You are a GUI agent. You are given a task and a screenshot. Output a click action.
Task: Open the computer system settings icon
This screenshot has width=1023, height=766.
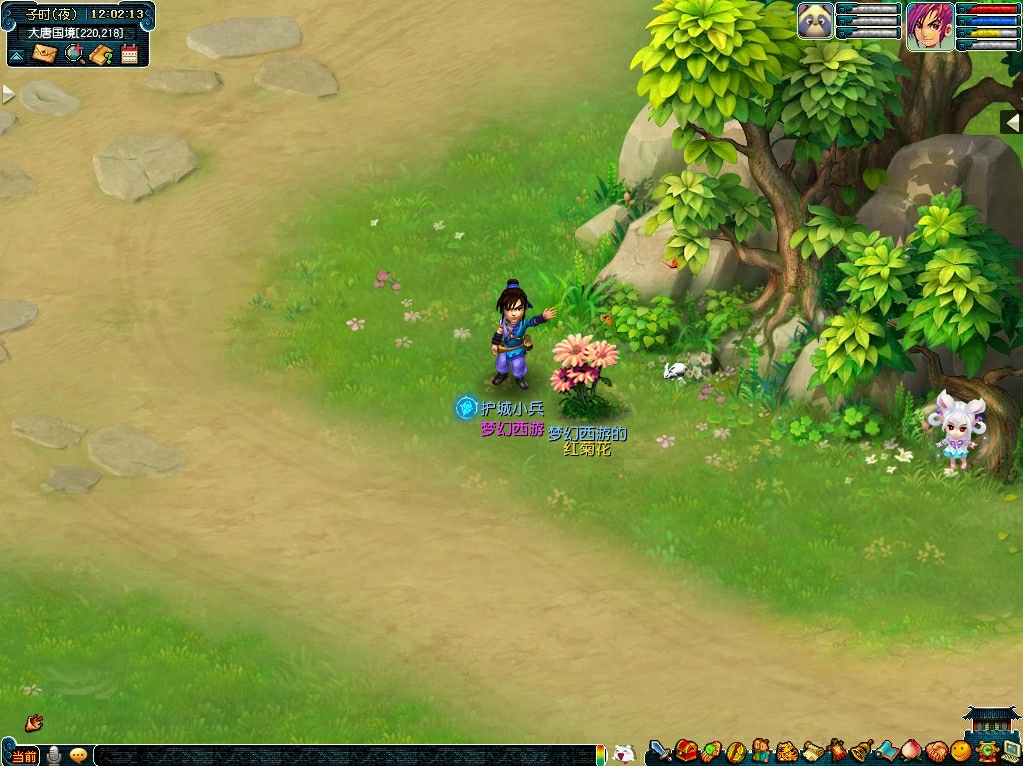pyautogui.click(x=1011, y=750)
